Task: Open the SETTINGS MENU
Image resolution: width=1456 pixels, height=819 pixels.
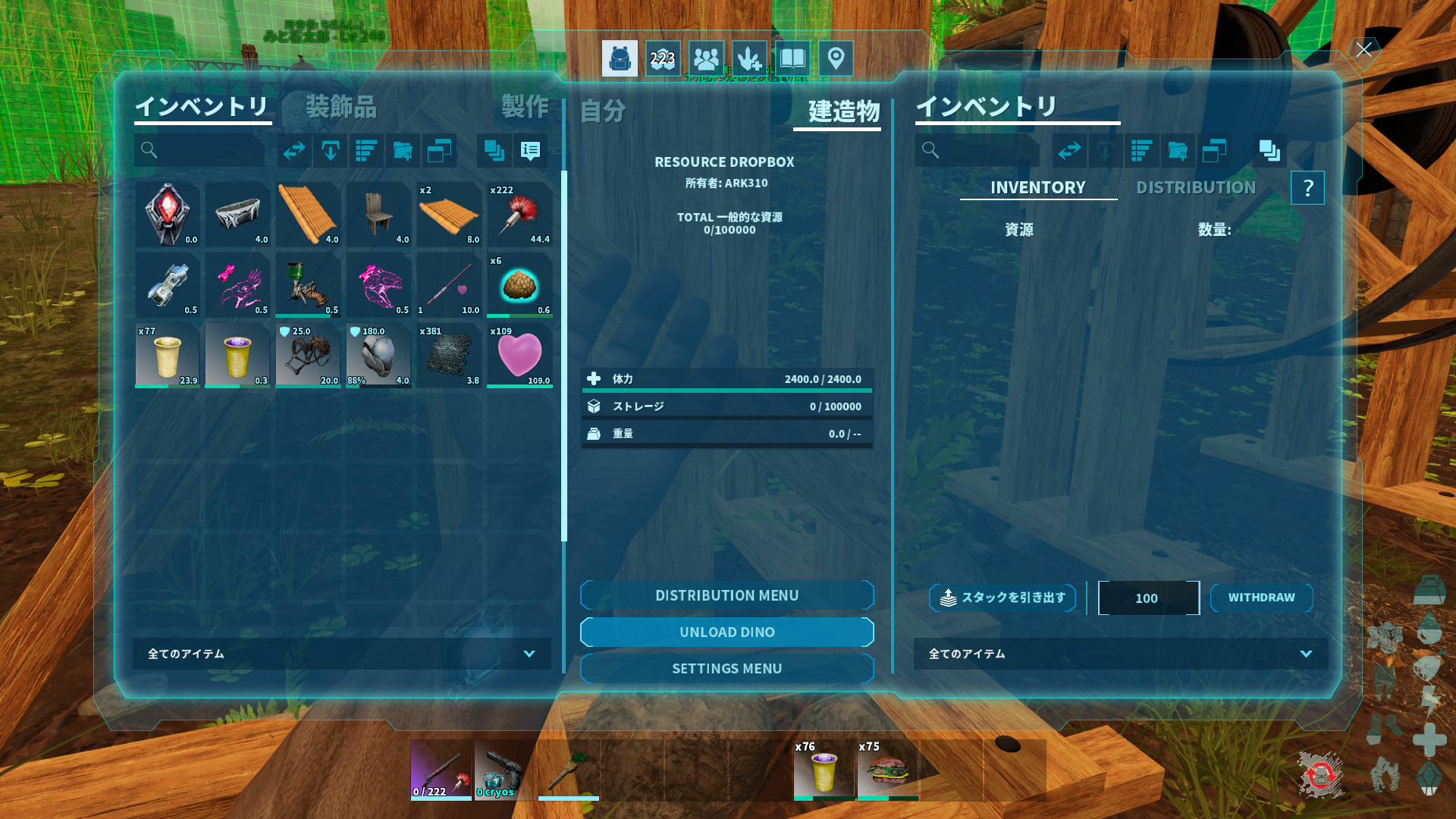Action: [726, 668]
